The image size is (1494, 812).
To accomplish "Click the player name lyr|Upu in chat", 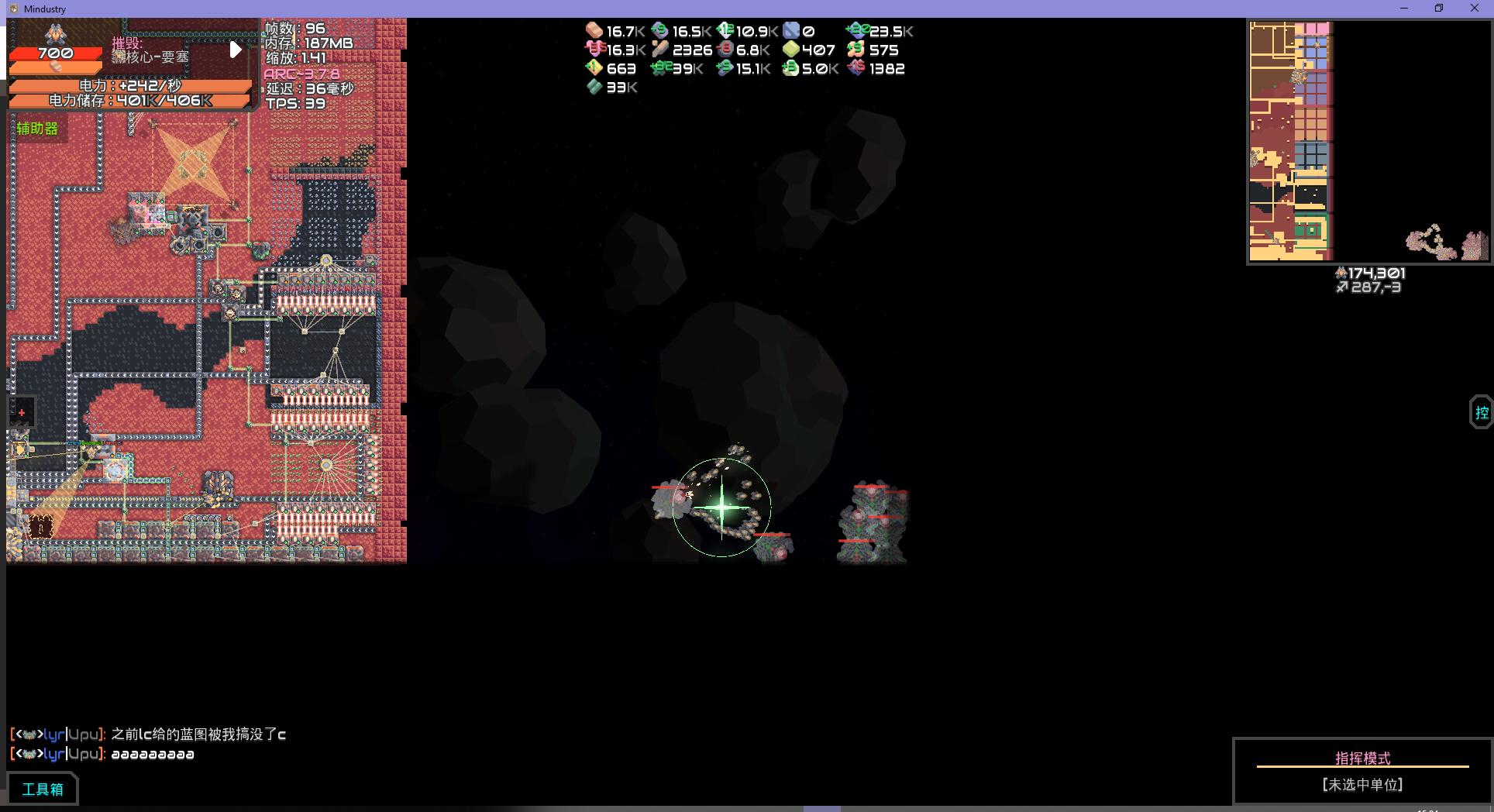I will point(70,733).
